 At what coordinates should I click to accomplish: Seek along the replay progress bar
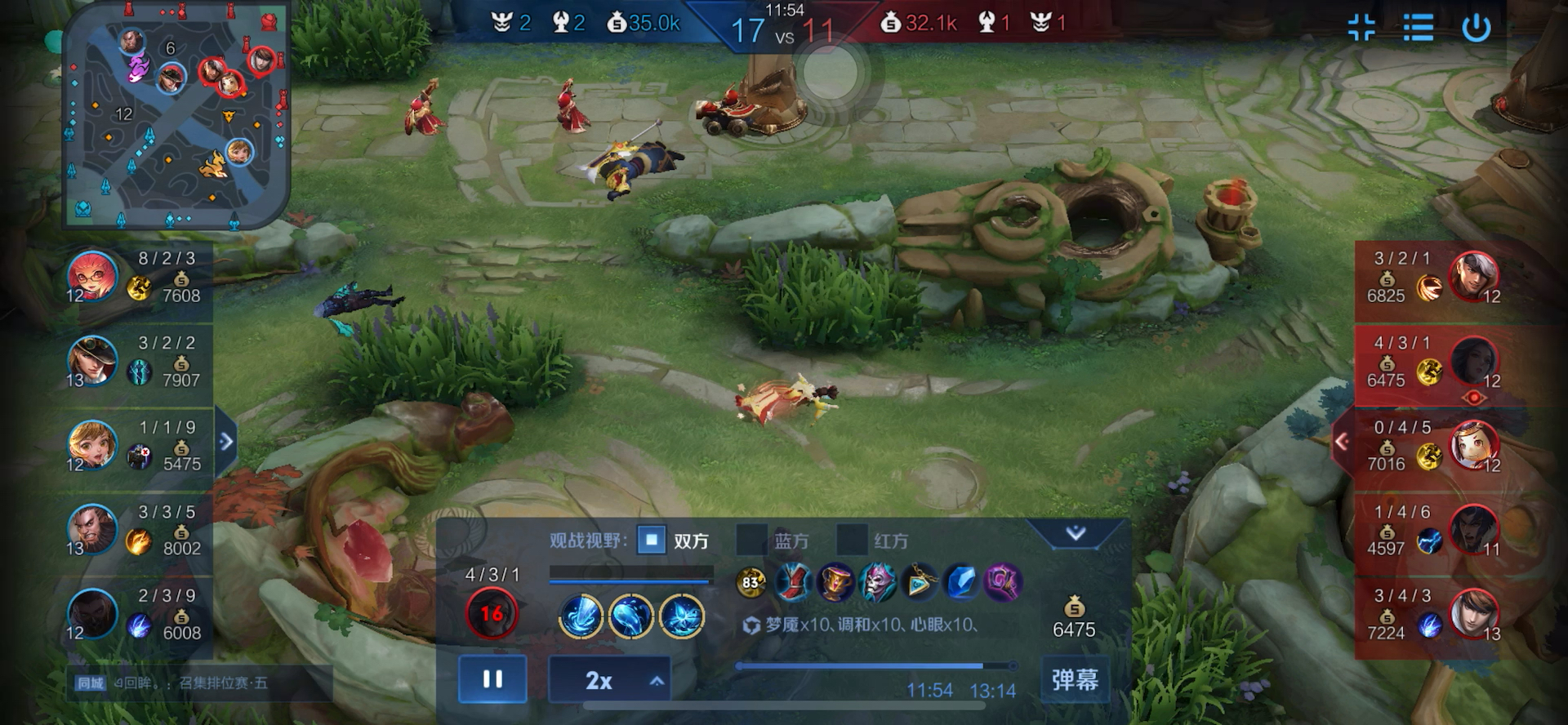click(x=874, y=666)
